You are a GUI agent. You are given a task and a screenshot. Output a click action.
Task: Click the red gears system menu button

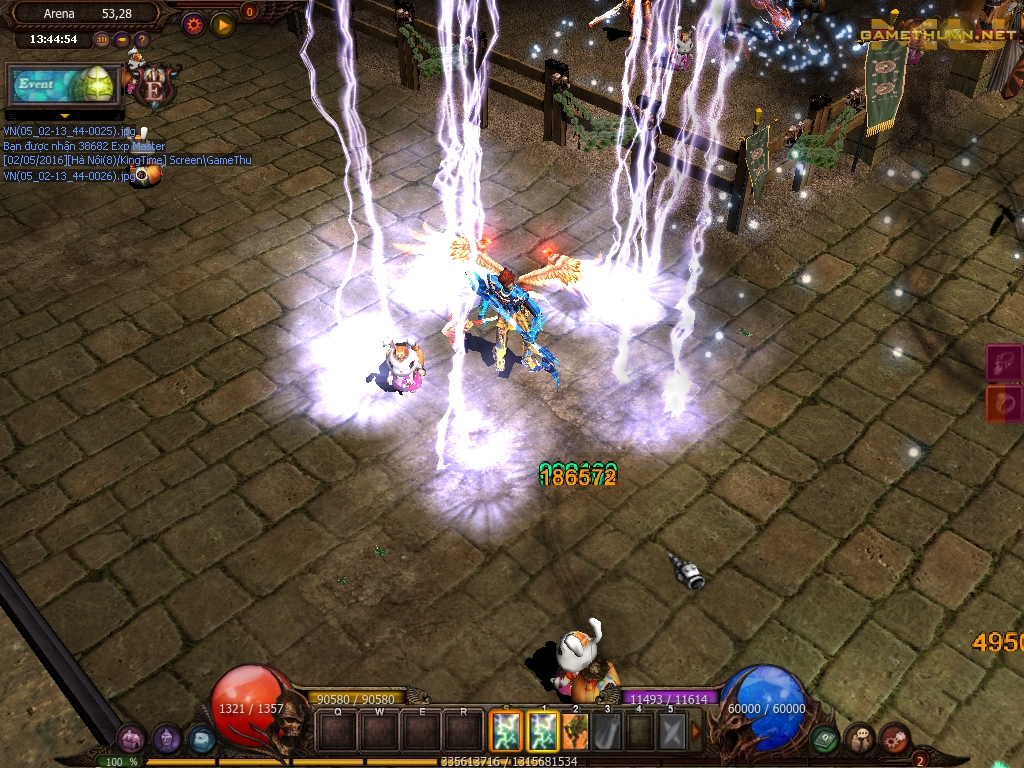pyautogui.click(x=893, y=739)
